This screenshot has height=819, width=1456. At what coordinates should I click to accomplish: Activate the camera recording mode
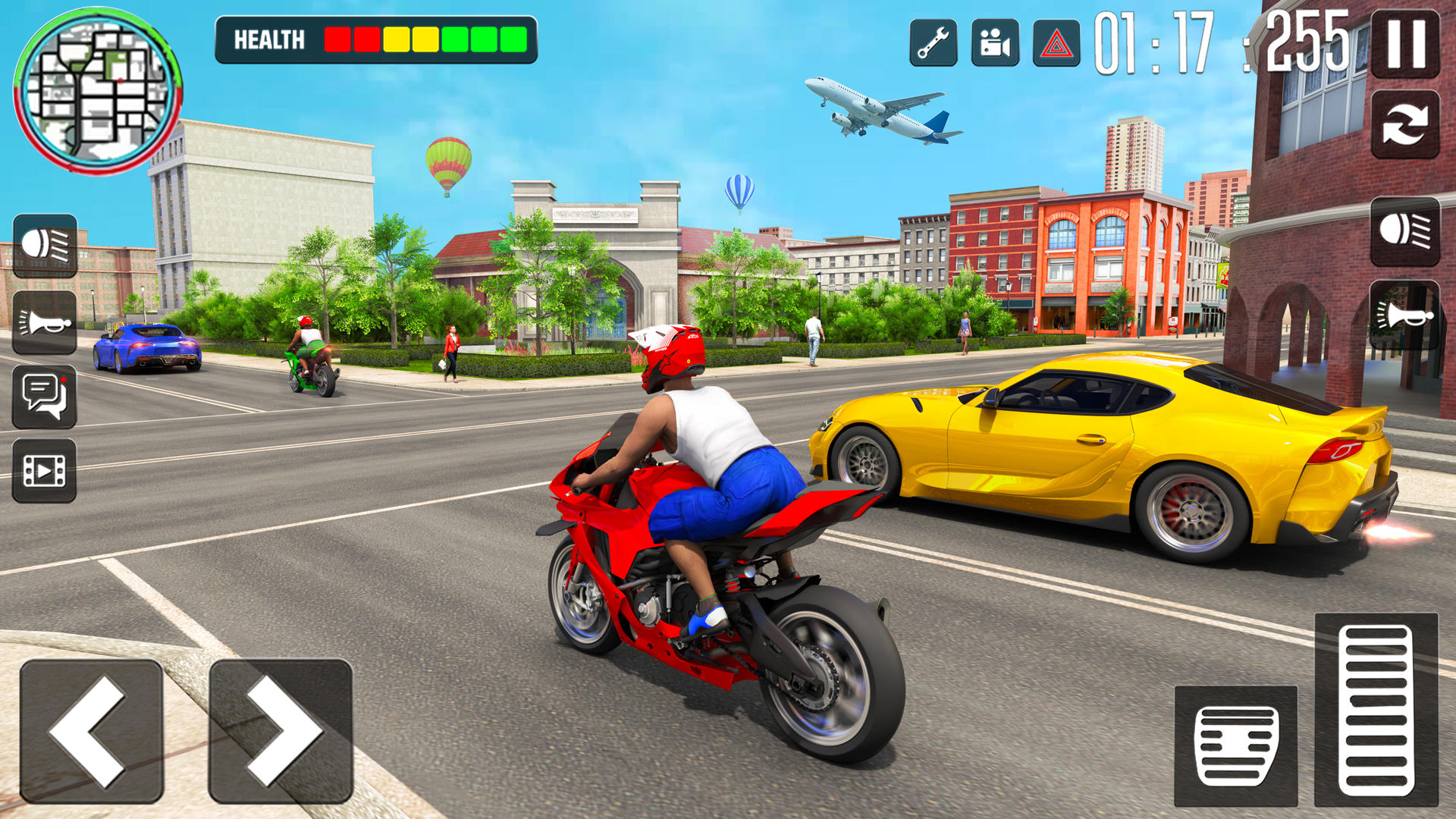click(996, 43)
